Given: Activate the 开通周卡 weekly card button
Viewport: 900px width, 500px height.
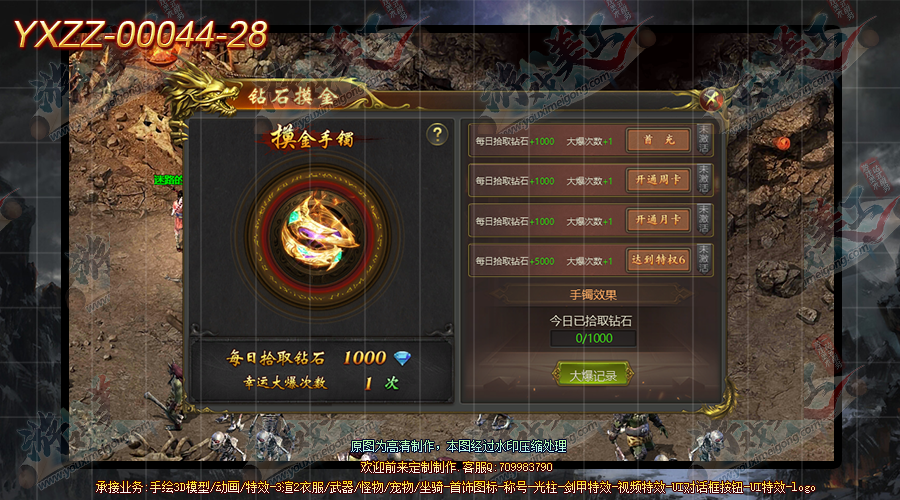Looking at the screenshot, I should (658, 181).
